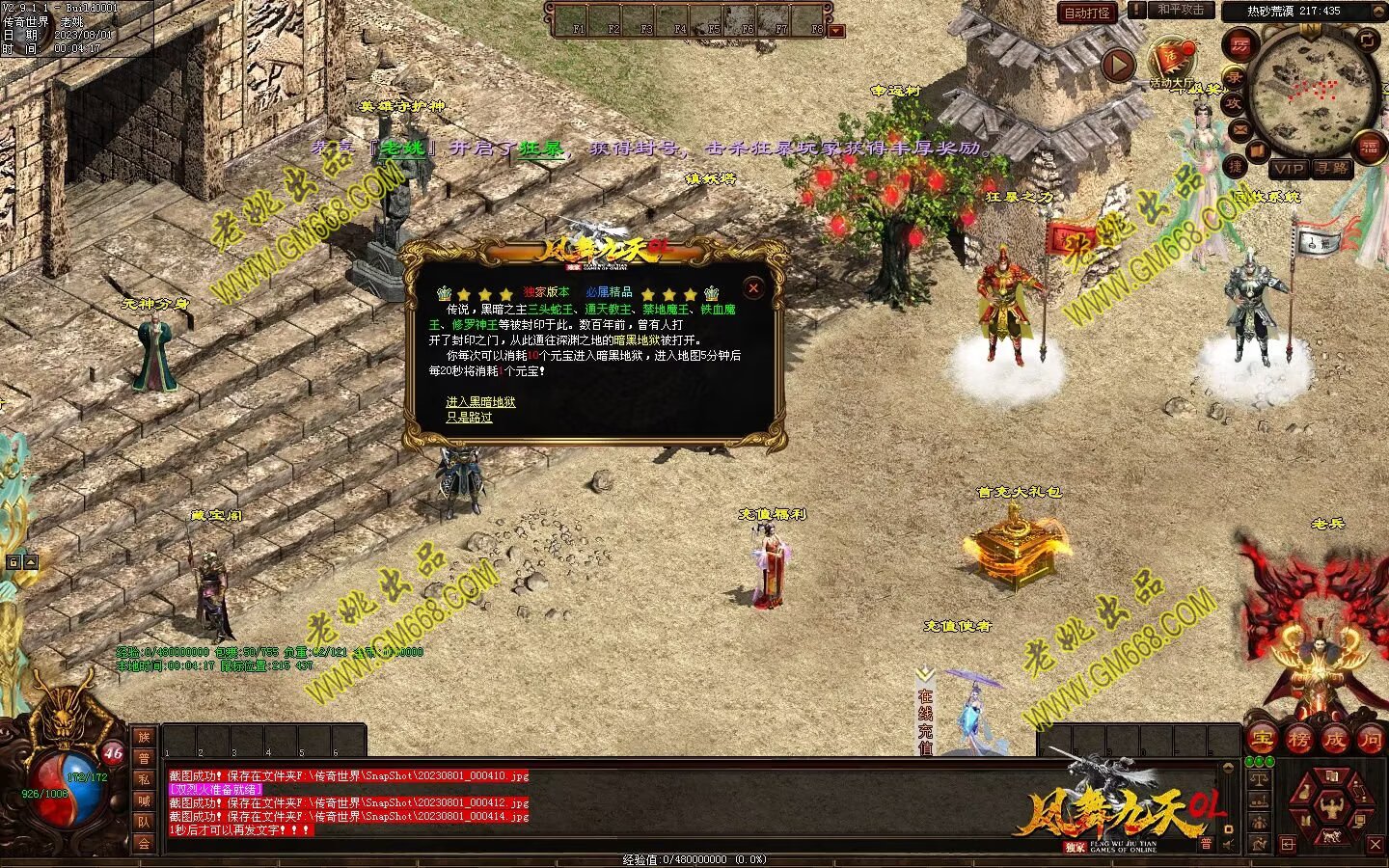Viewport: 1389px width, 868px height.
Task: Open the circular minimap
Action: pyautogui.click(x=1312, y=88)
